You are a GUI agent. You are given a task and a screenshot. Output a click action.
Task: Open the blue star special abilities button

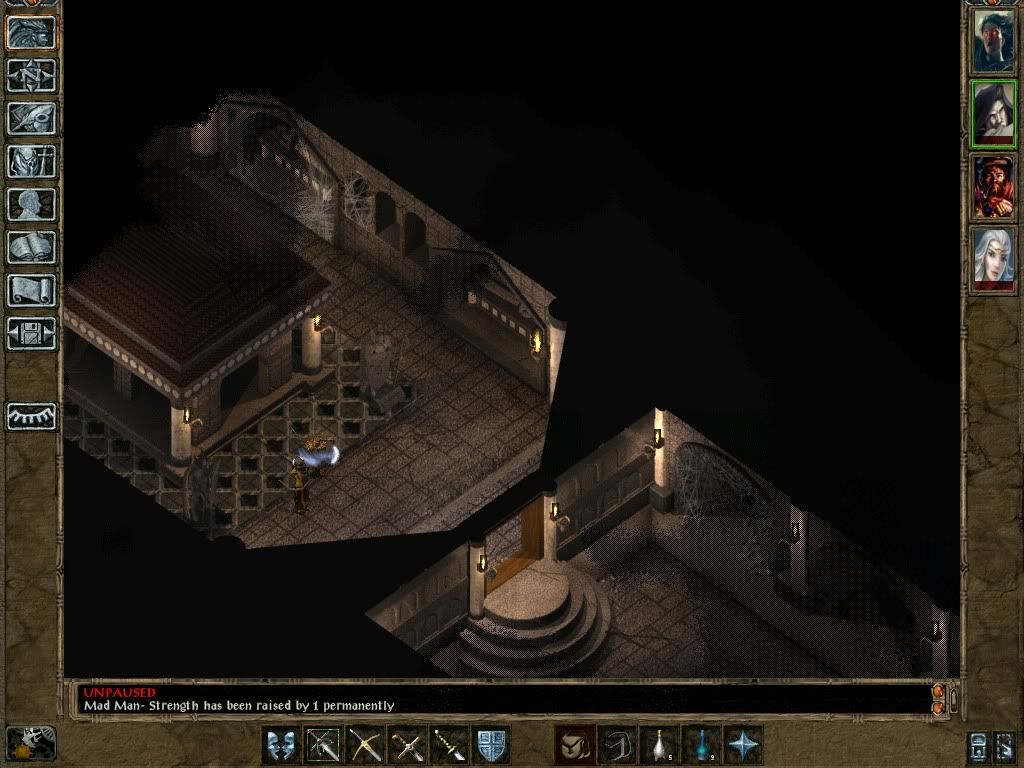point(743,745)
